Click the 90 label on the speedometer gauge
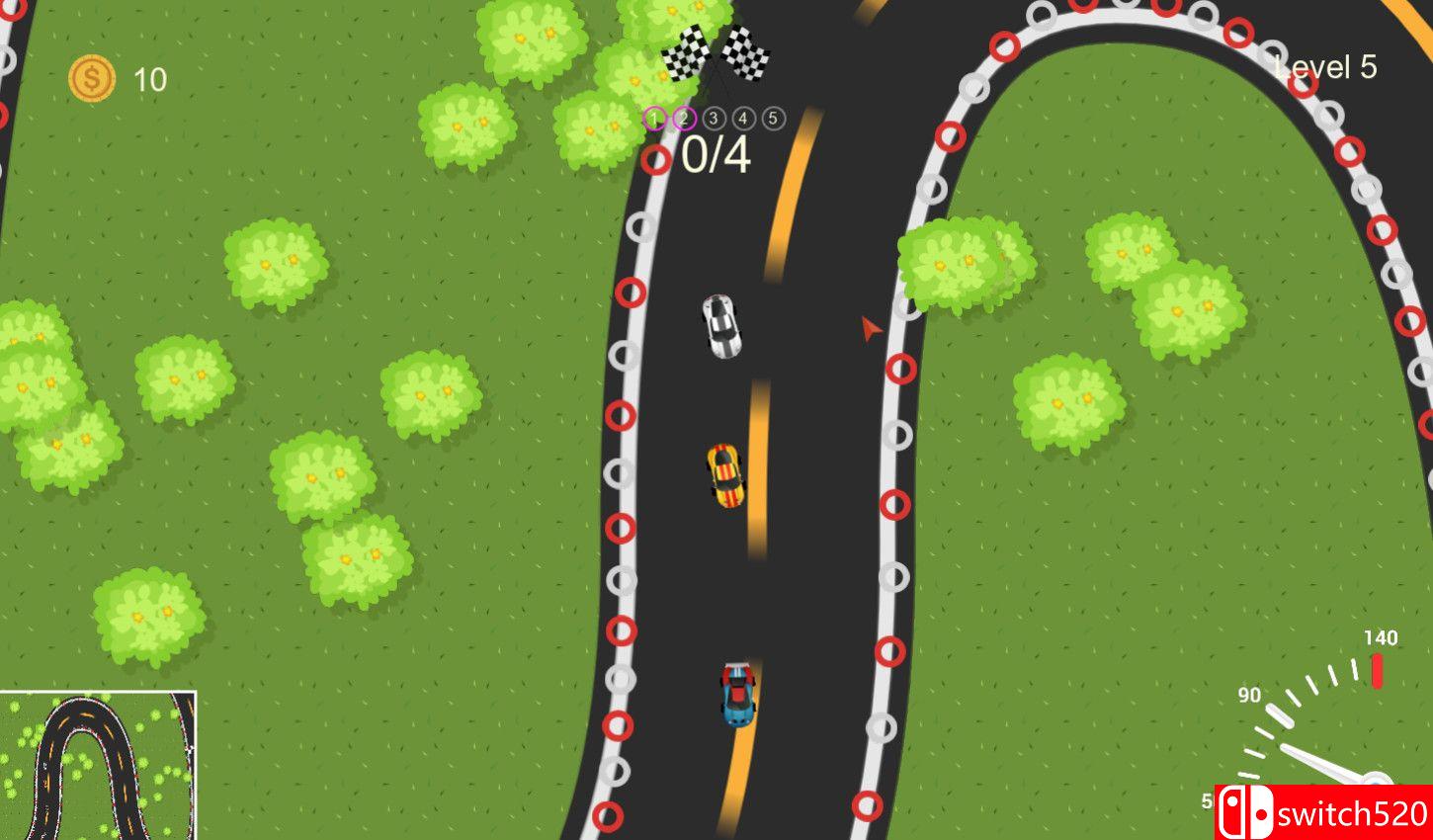 point(1247,694)
